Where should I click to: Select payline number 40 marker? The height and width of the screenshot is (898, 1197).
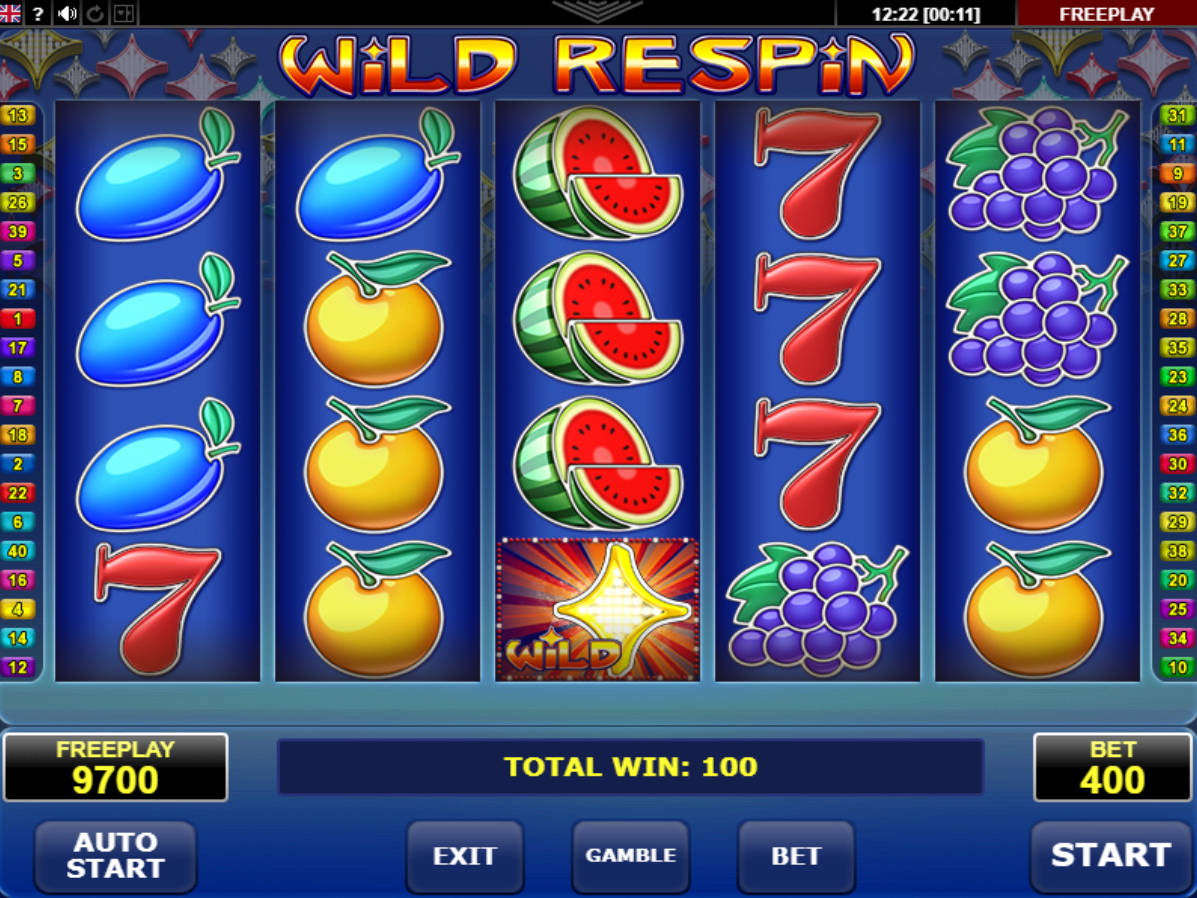[18, 551]
